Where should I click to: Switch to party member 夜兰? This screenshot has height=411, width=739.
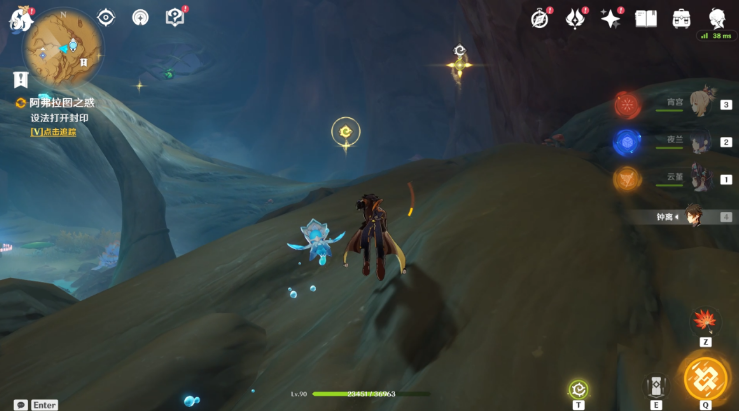[x=699, y=142]
